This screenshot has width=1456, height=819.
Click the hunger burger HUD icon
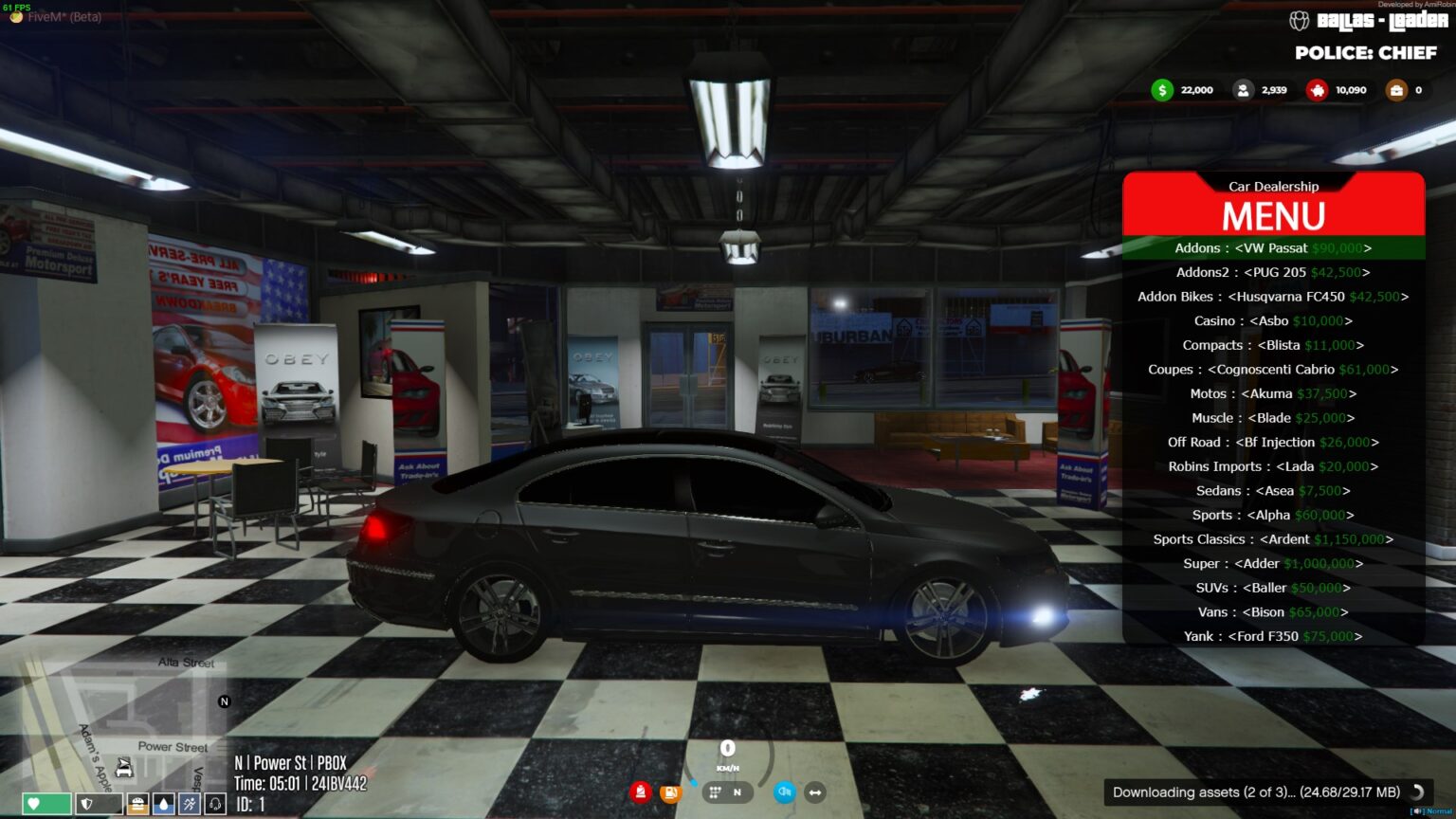pyautogui.click(x=136, y=803)
